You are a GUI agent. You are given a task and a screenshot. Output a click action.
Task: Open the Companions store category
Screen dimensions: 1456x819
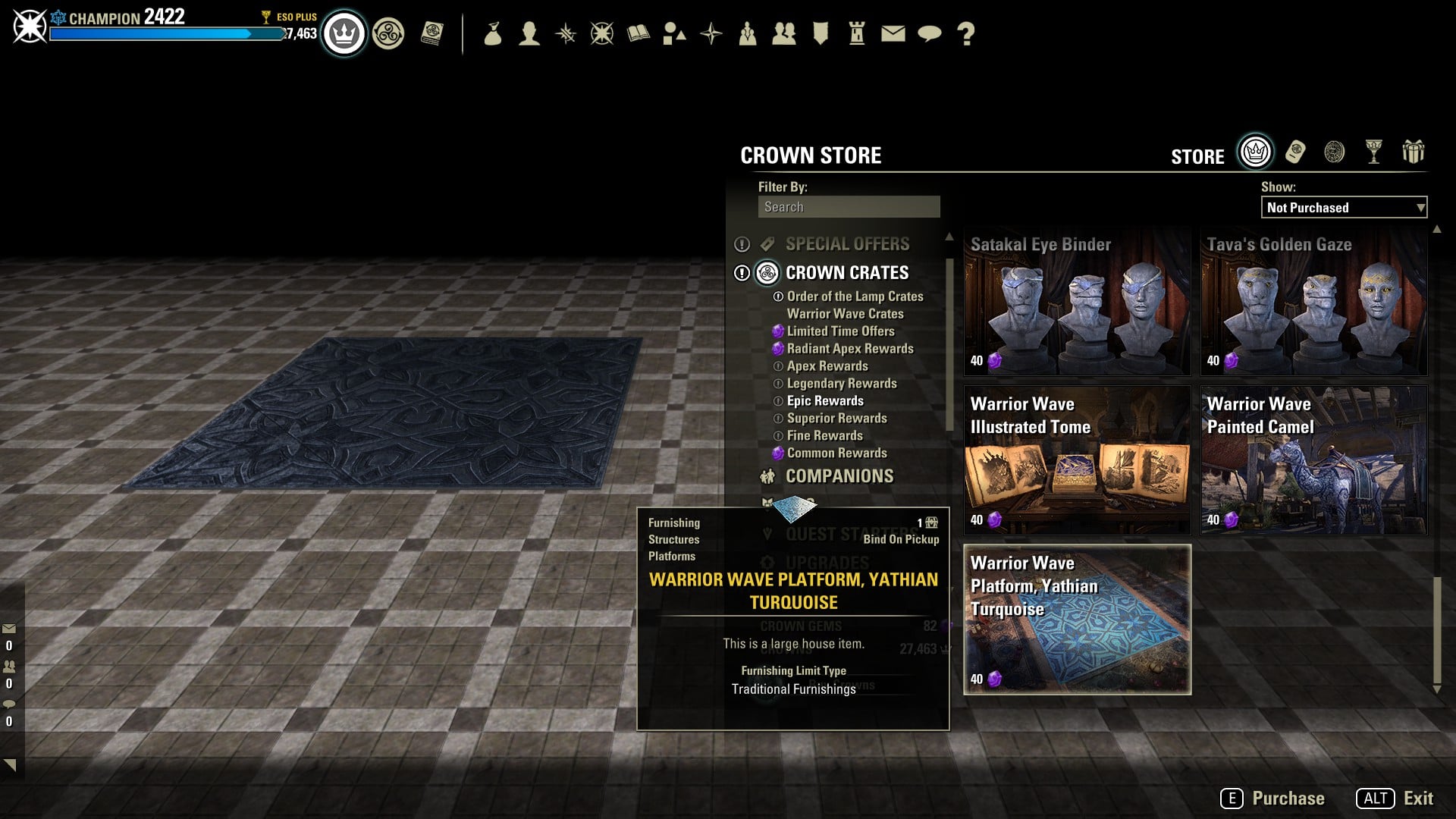pyautogui.click(x=839, y=476)
